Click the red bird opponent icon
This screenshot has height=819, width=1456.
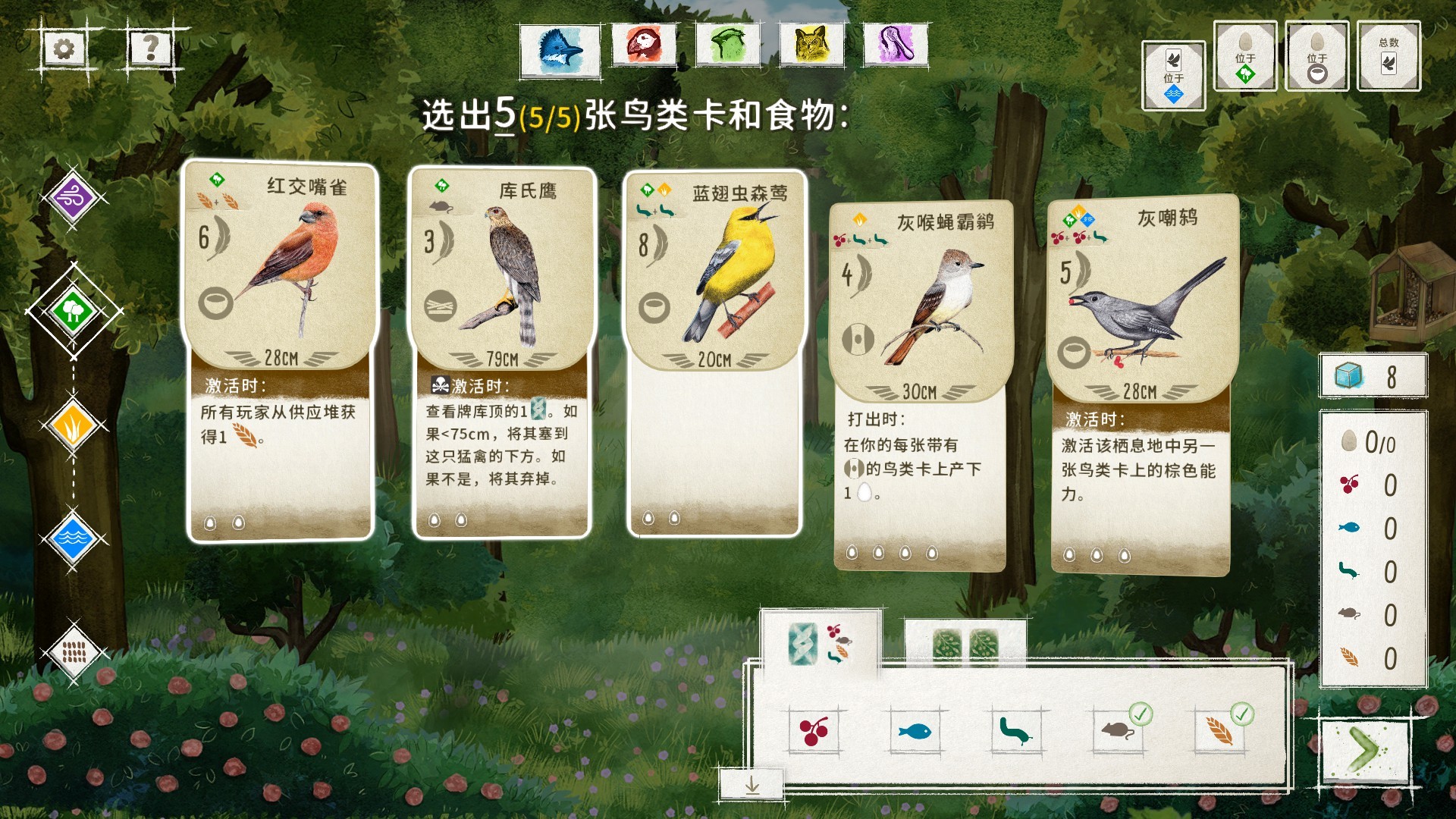(x=644, y=45)
